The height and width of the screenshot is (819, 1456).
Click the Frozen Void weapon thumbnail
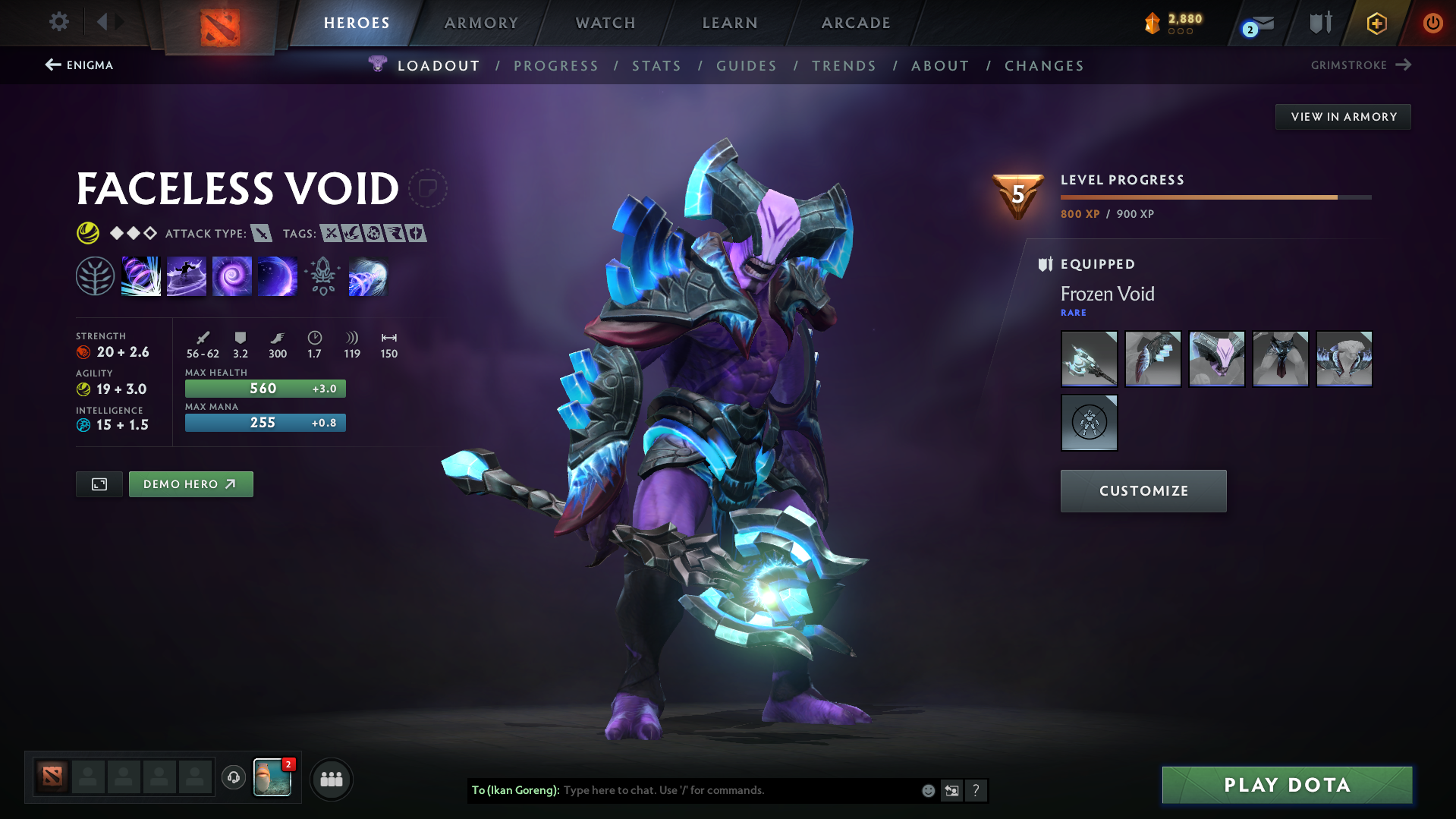pos(1089,358)
